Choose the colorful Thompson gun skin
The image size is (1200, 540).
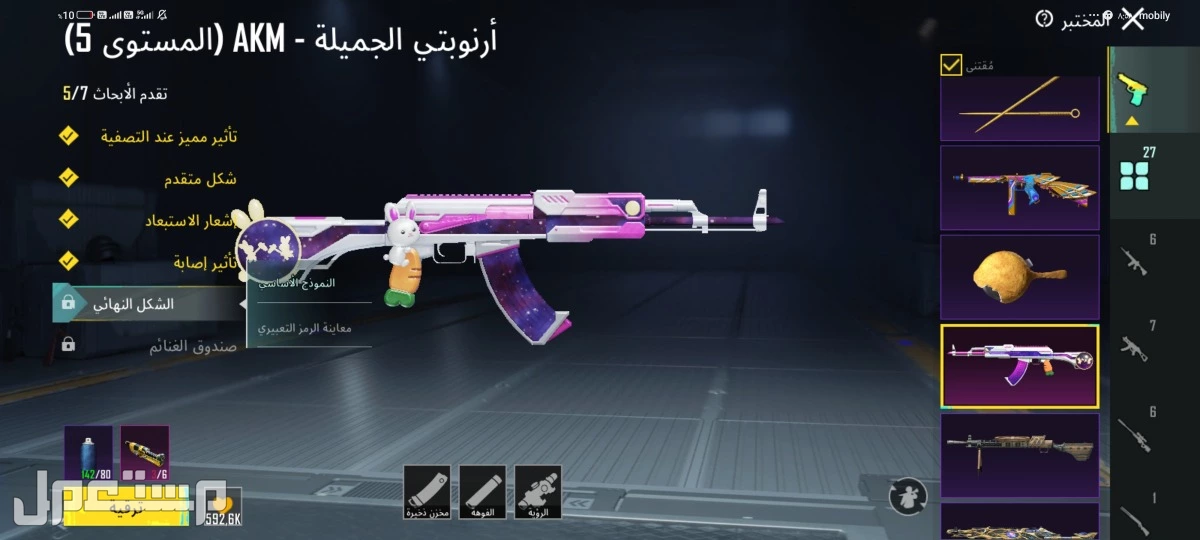[1019, 187]
